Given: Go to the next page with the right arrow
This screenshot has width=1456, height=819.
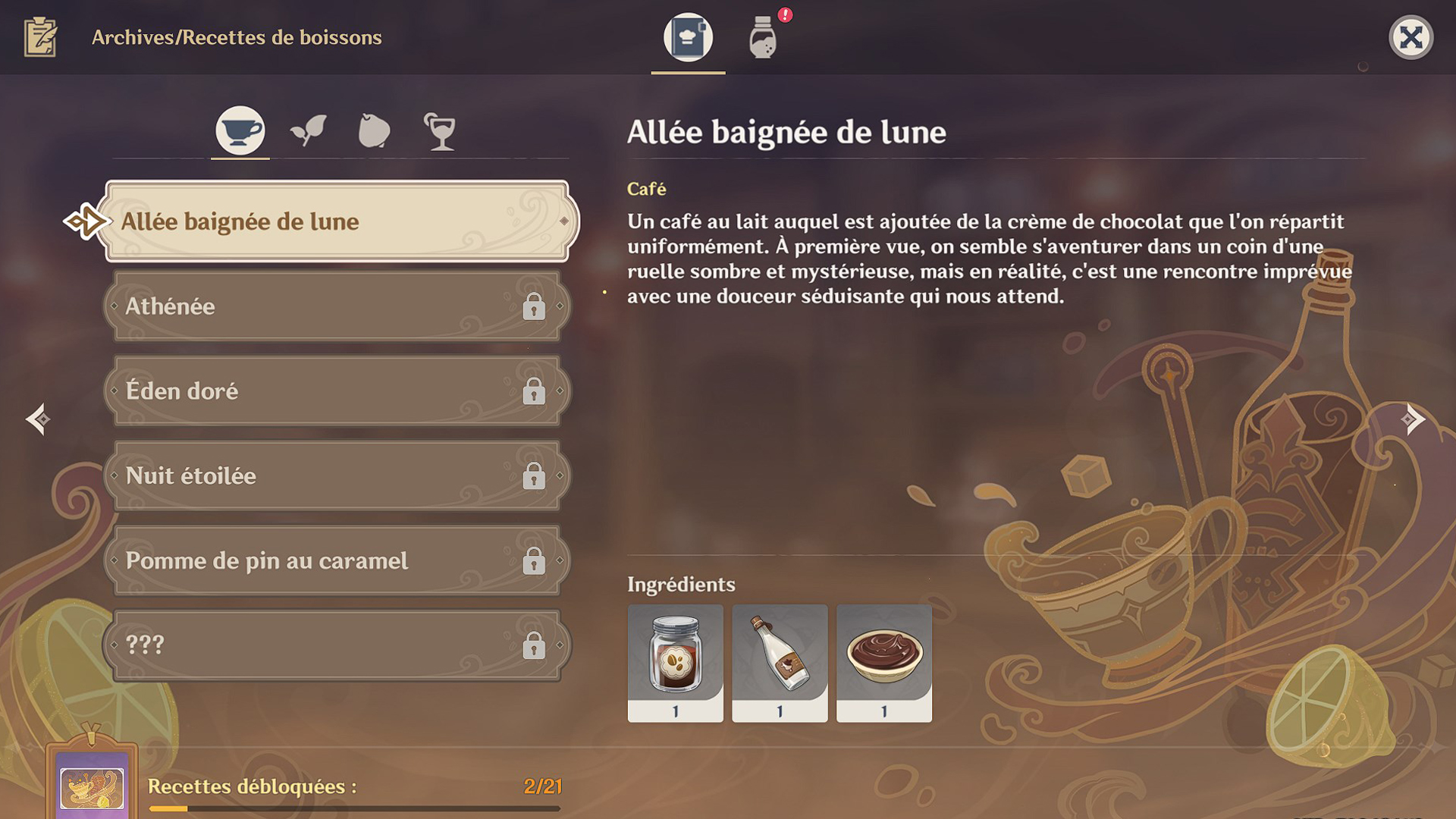Looking at the screenshot, I should pos(1413,418).
